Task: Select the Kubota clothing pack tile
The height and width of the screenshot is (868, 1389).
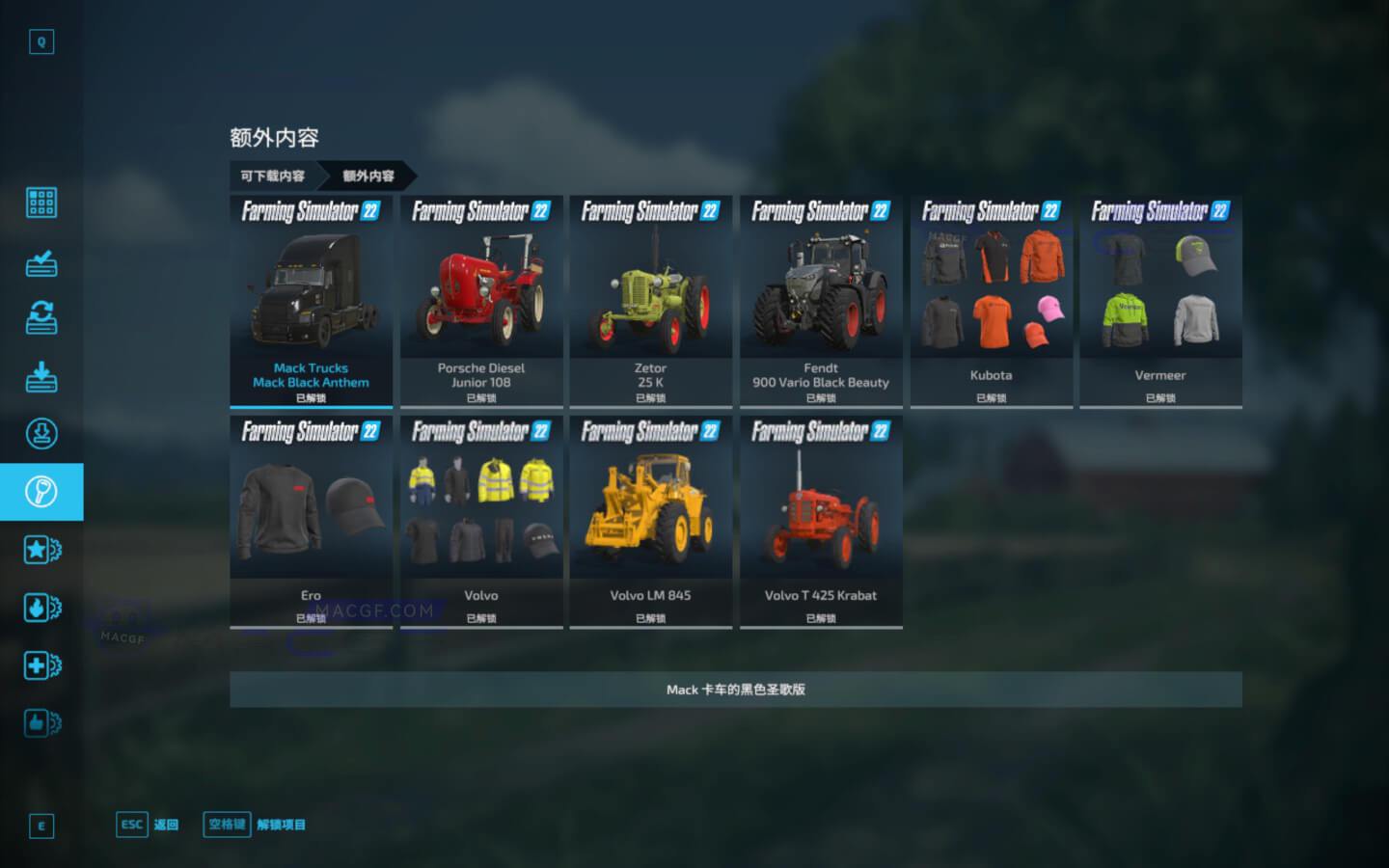Action: coord(991,299)
